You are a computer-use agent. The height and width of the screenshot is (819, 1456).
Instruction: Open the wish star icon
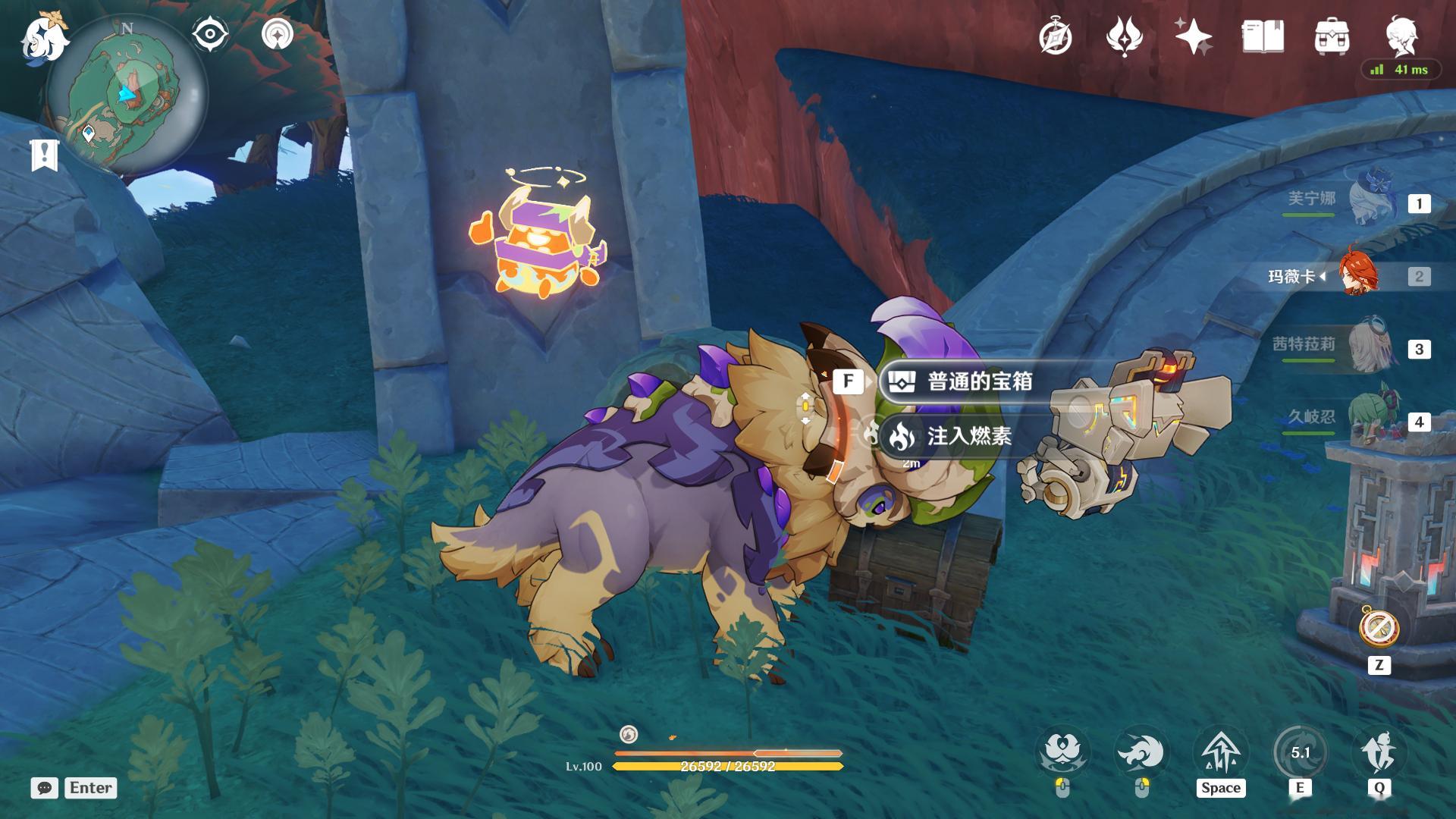click(x=1193, y=36)
